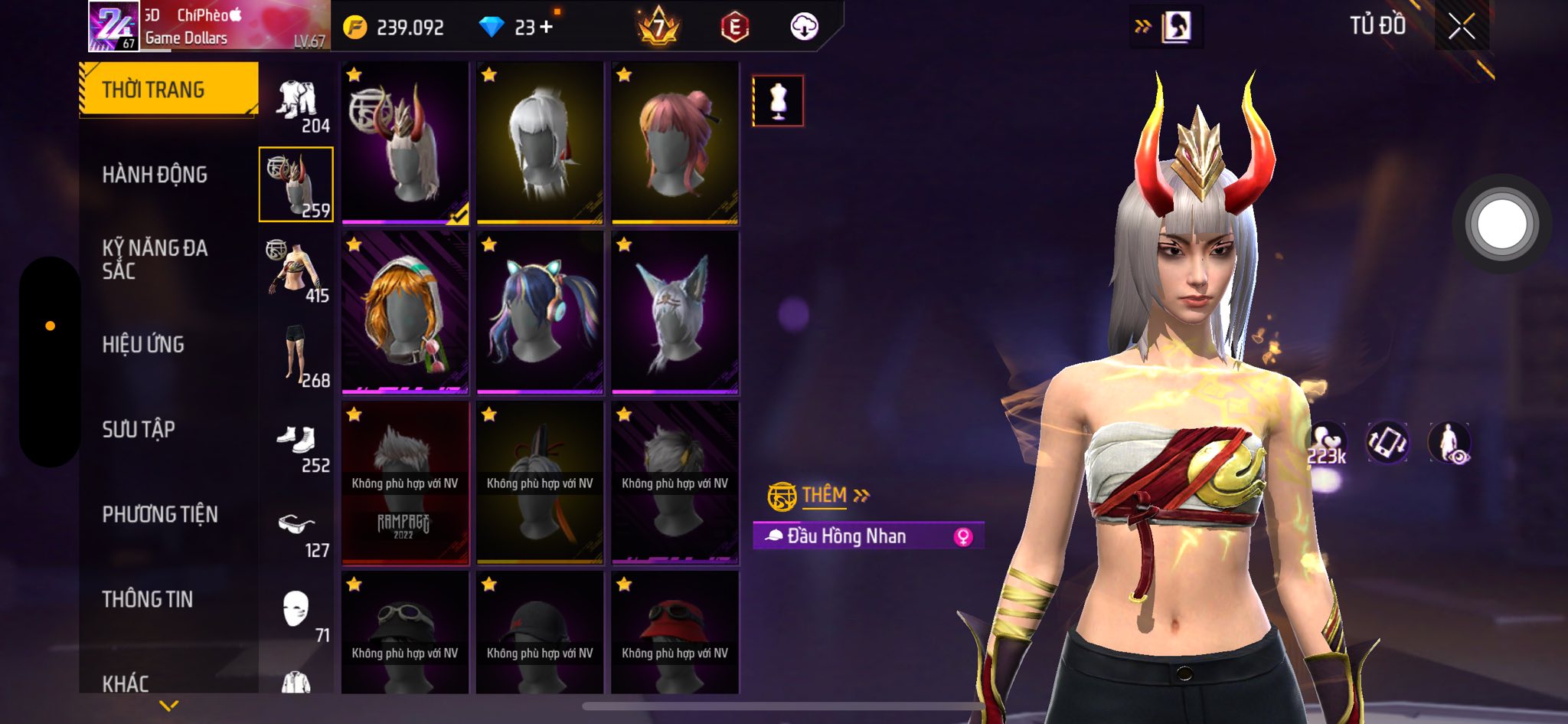Select the KỸ NĂNG ĐA SẮC tab
This screenshot has height=724, width=1568.
click(x=155, y=259)
